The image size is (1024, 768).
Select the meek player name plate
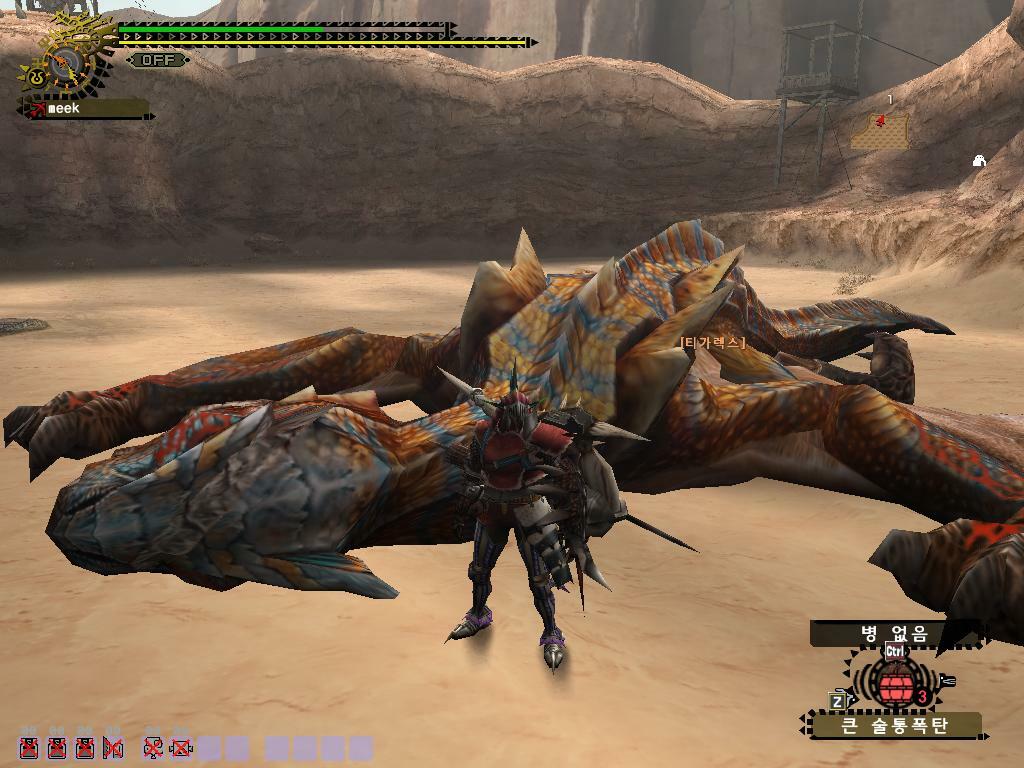click(x=86, y=108)
